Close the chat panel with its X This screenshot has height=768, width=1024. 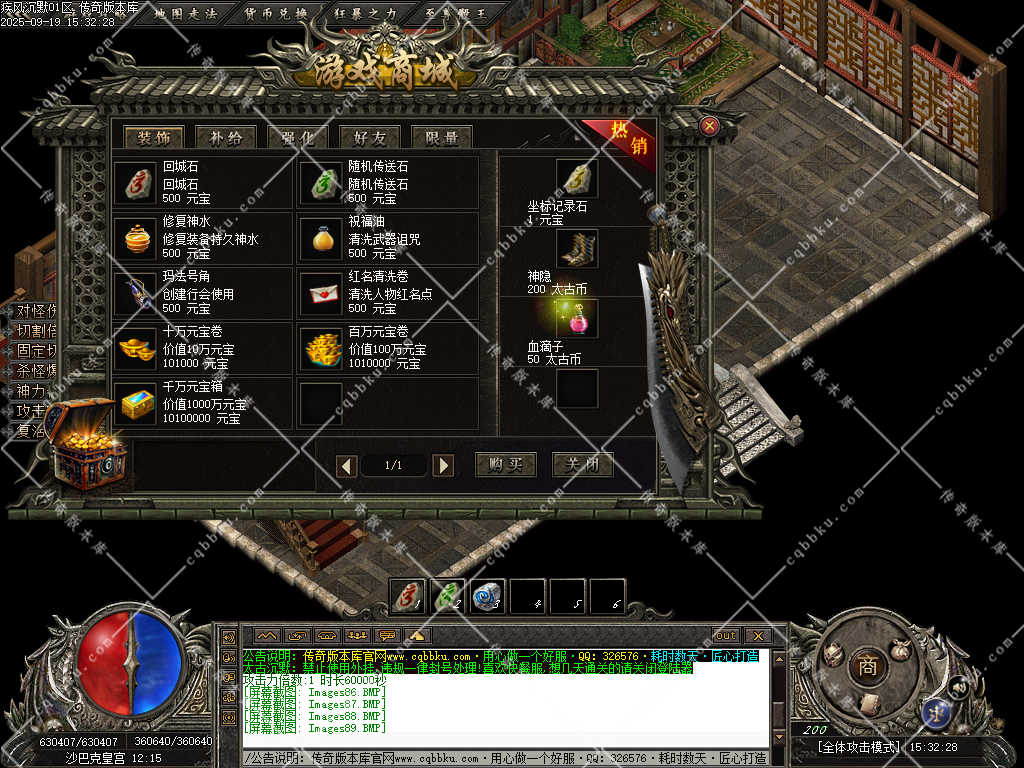[x=757, y=635]
